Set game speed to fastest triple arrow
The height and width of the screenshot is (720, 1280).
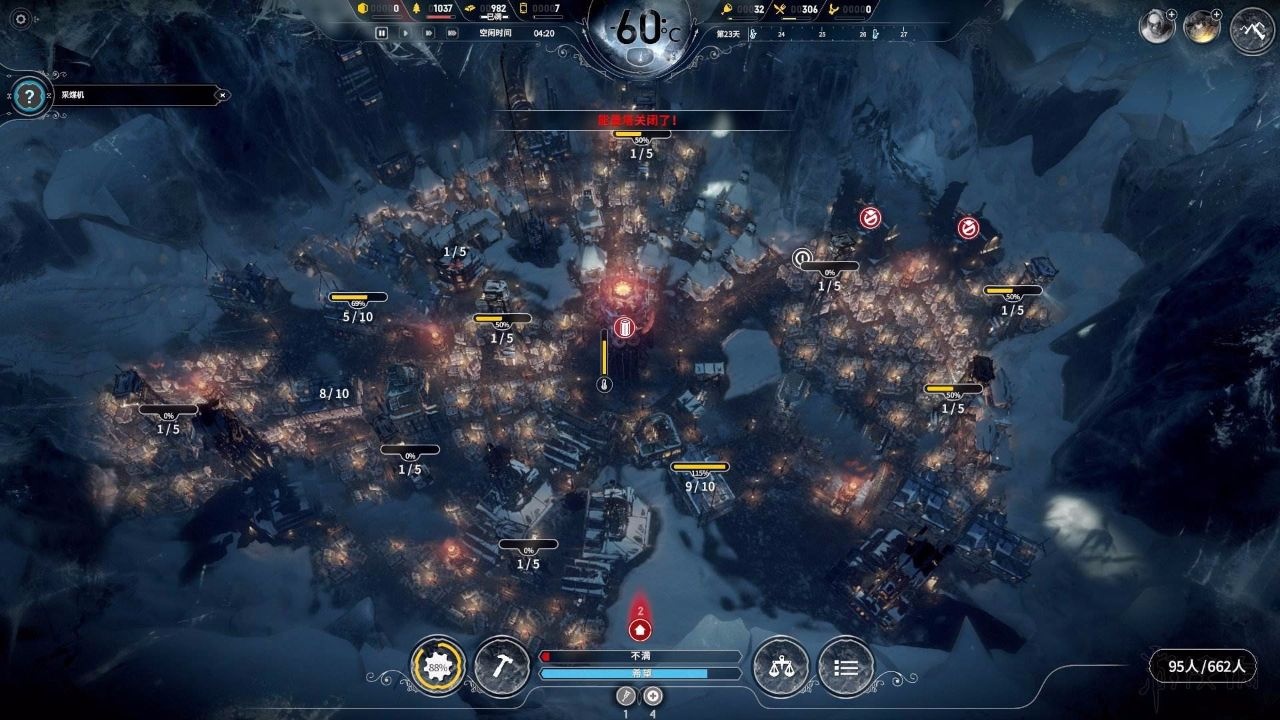click(452, 33)
